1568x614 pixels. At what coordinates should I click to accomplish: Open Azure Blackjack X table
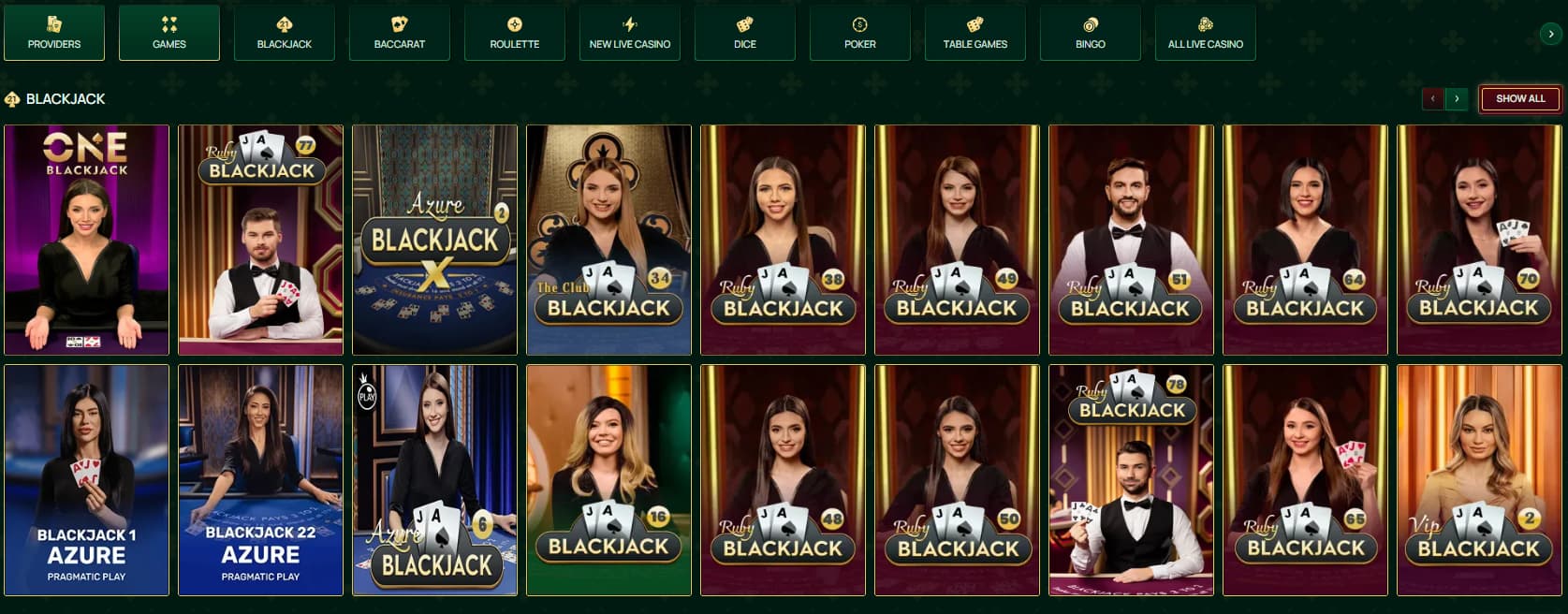click(x=434, y=240)
